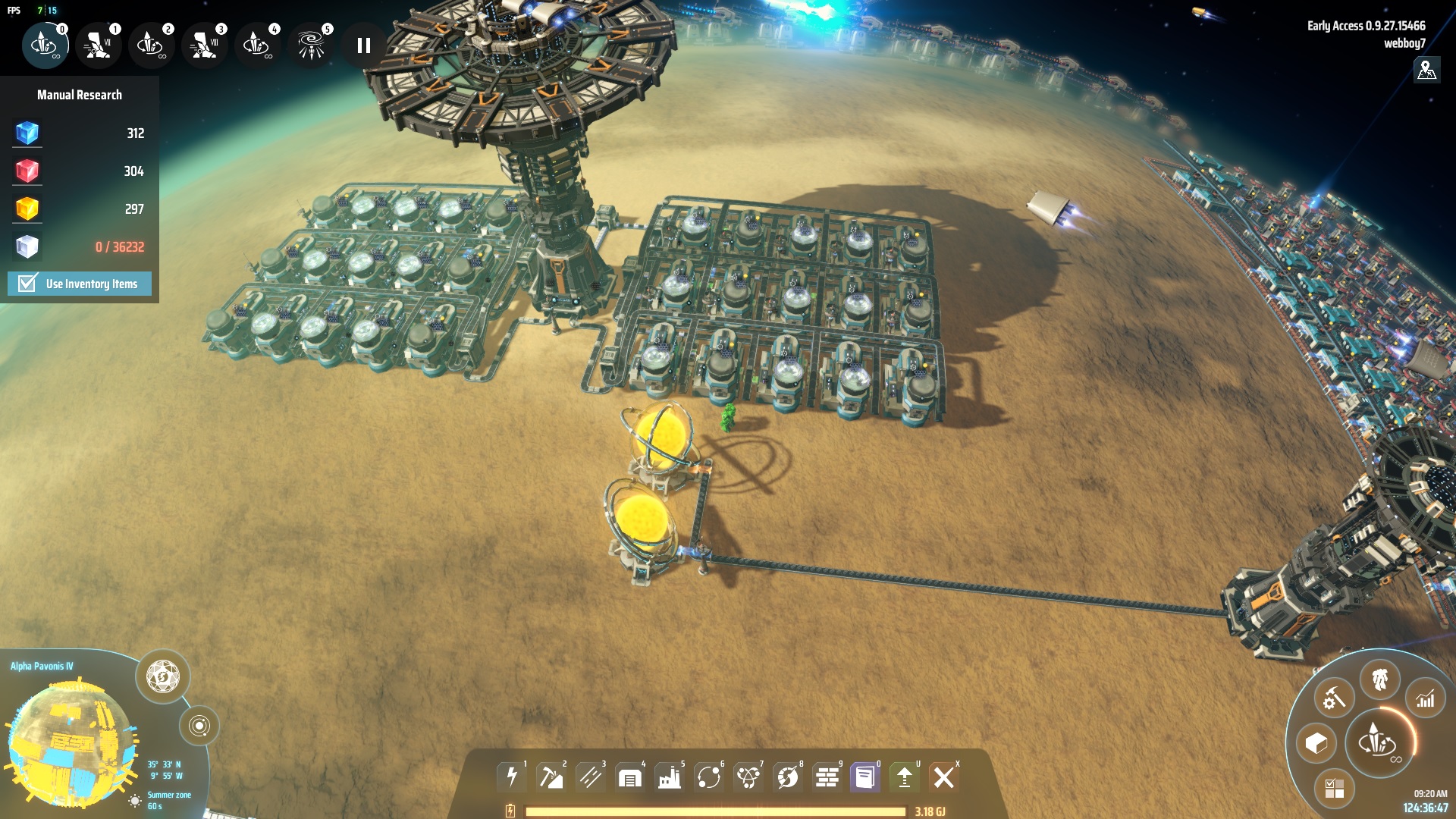Pause the research queue
This screenshot has height=819, width=1456.
point(364,45)
